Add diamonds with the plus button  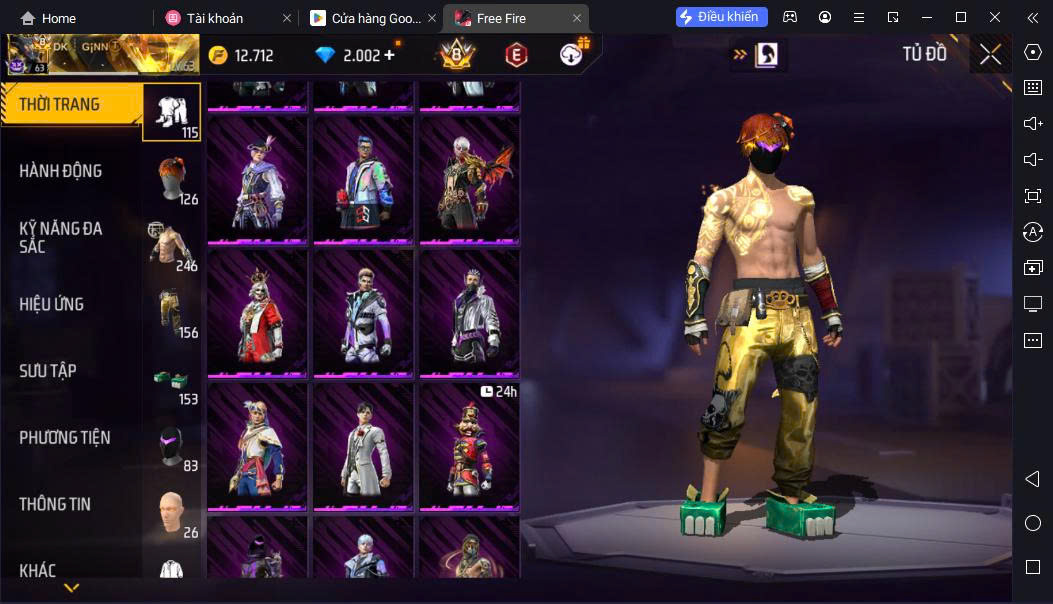pos(389,55)
